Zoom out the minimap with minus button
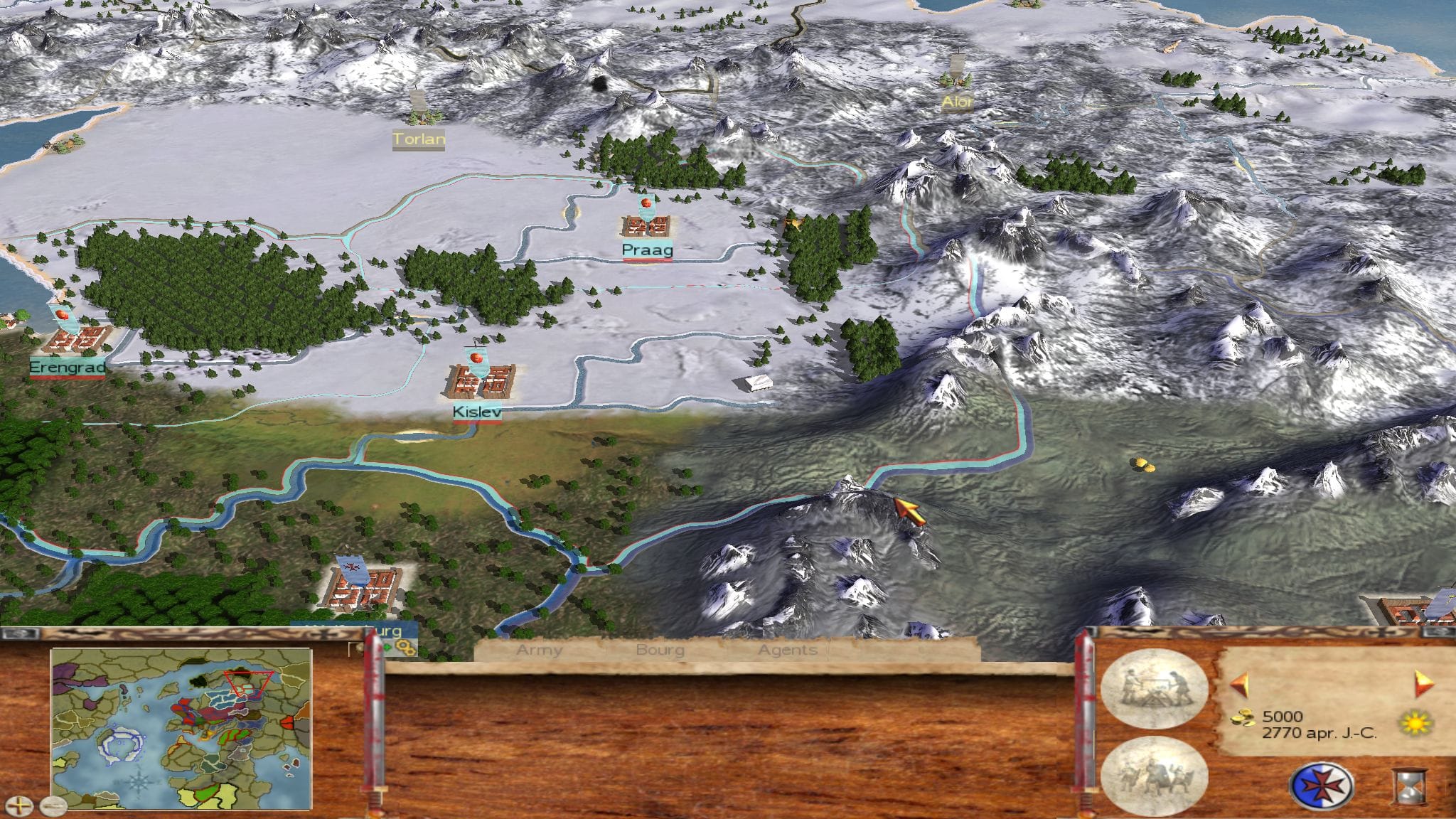Image resolution: width=1456 pixels, height=819 pixels. pos(53,805)
